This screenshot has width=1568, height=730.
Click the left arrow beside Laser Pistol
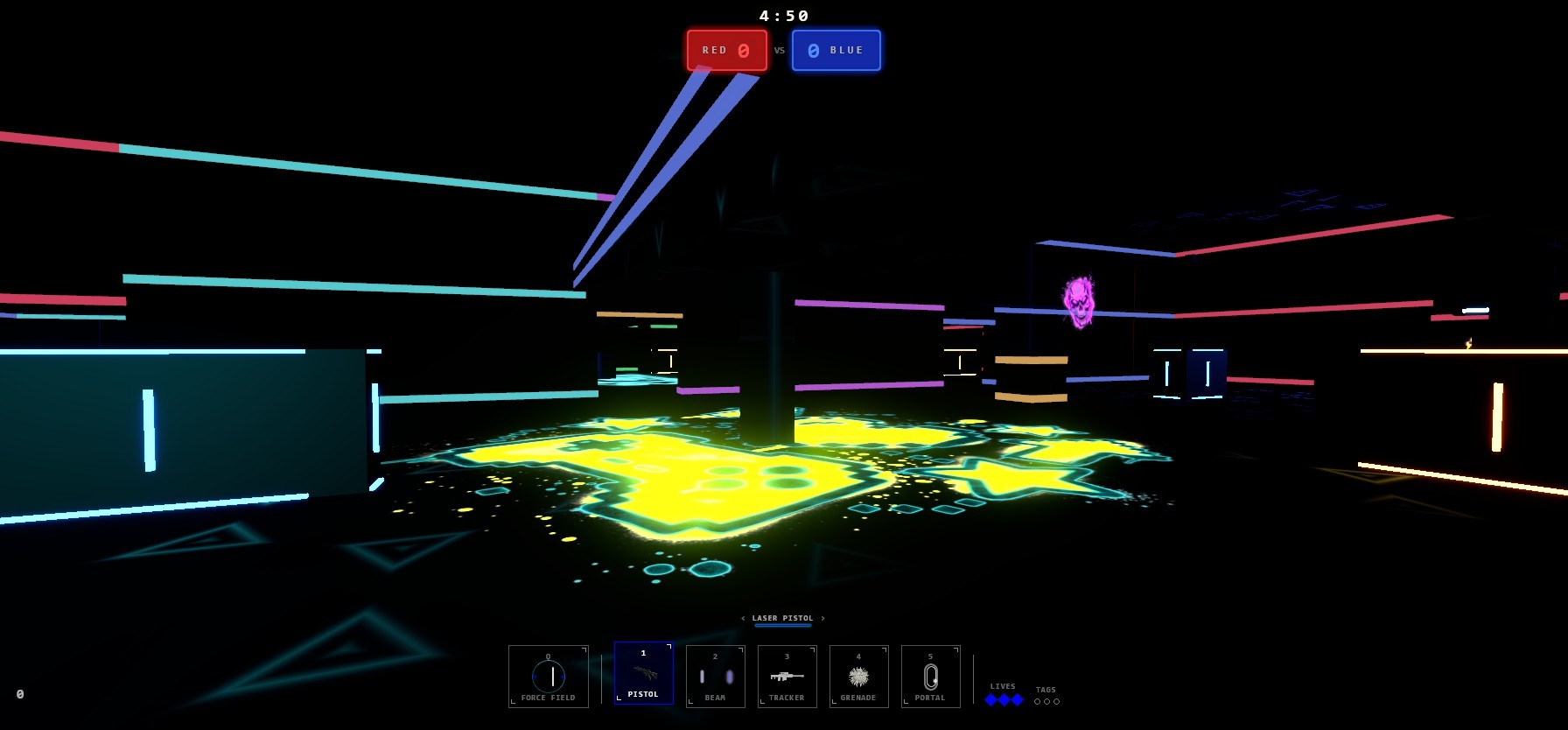pos(743,619)
